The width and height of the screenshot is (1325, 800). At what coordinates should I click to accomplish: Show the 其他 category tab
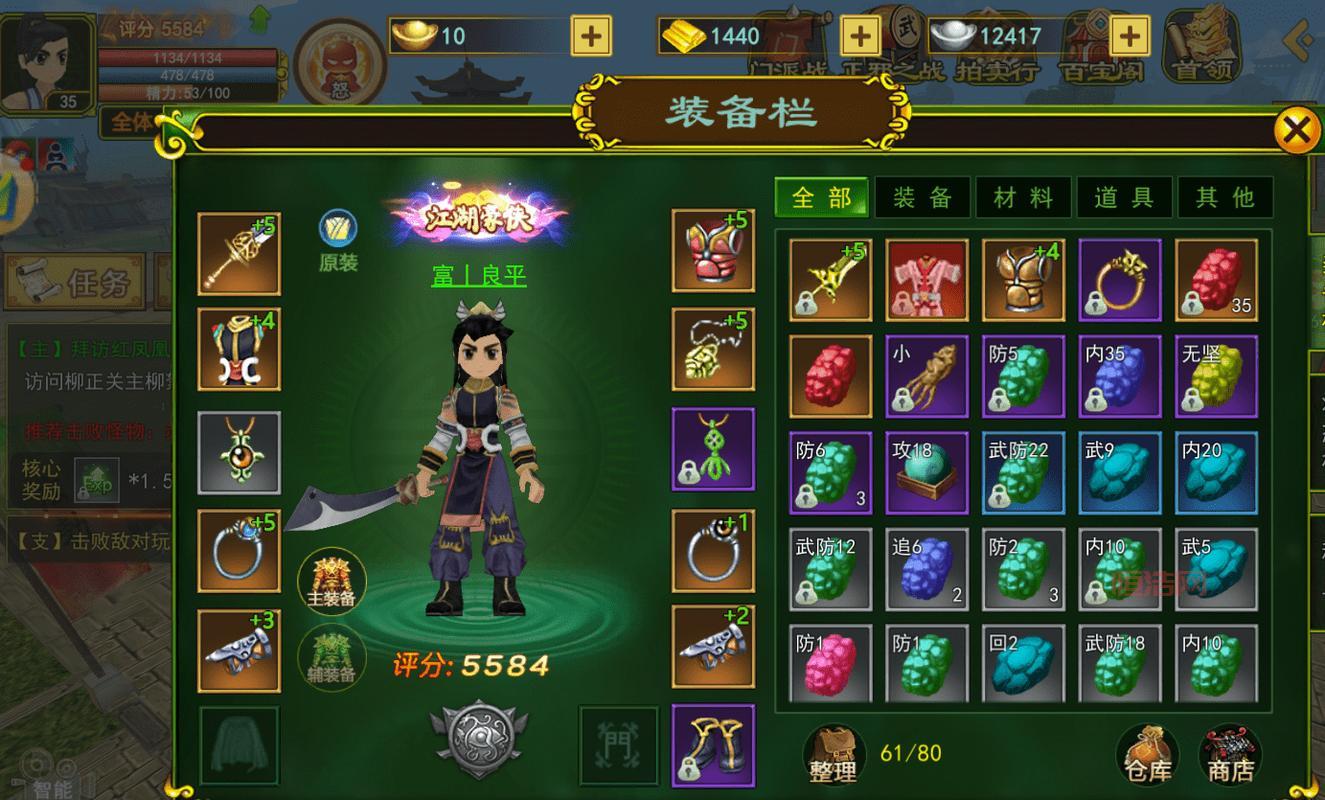tap(1225, 197)
